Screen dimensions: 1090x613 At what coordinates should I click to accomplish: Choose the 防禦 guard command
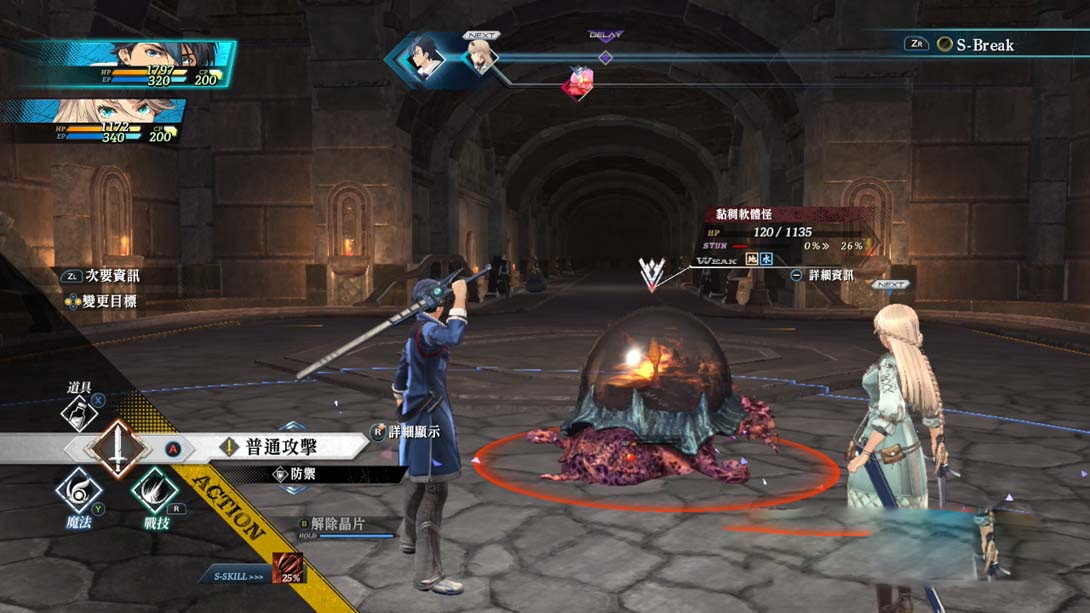(301, 474)
